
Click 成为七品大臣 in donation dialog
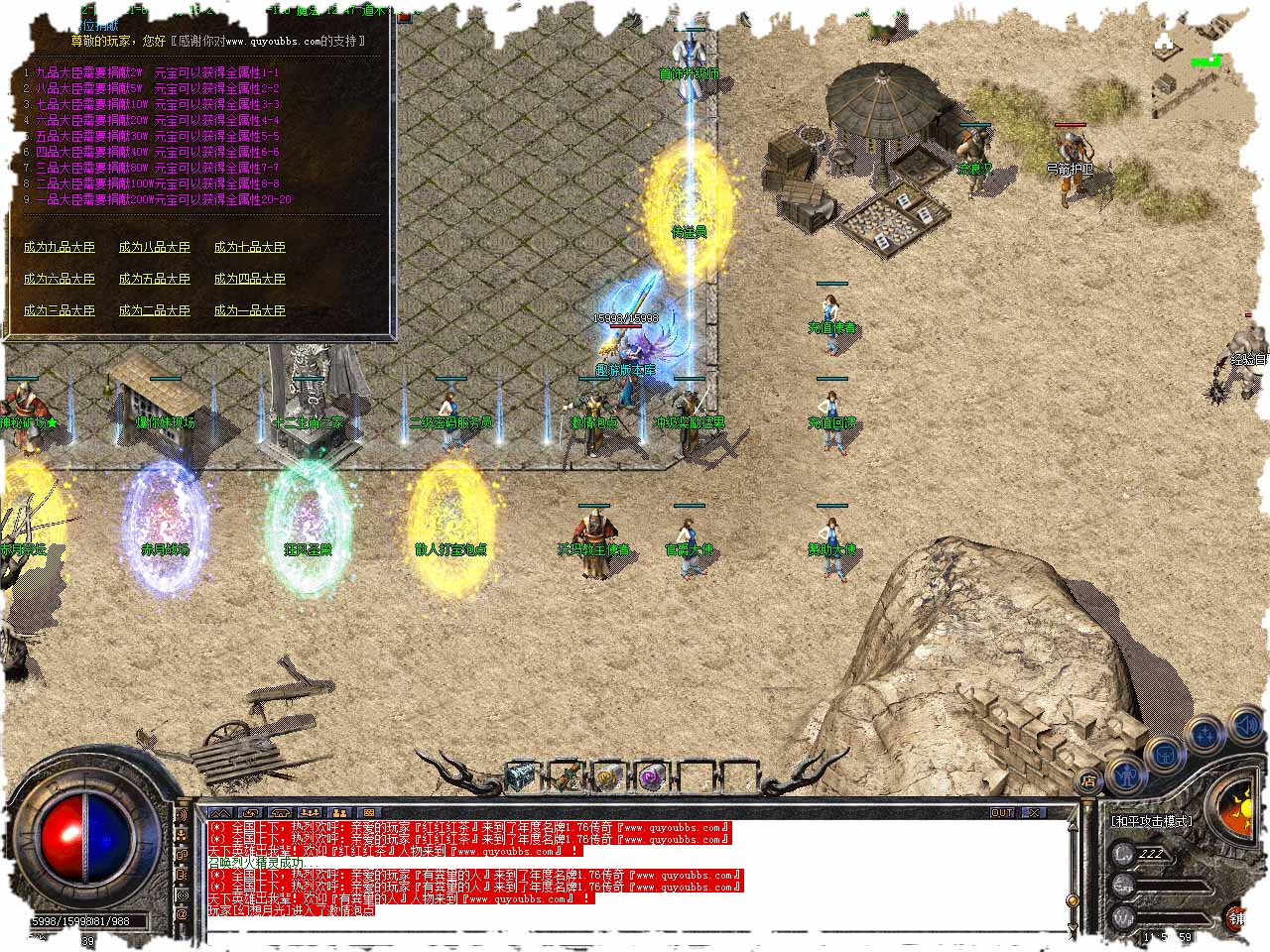click(x=249, y=247)
